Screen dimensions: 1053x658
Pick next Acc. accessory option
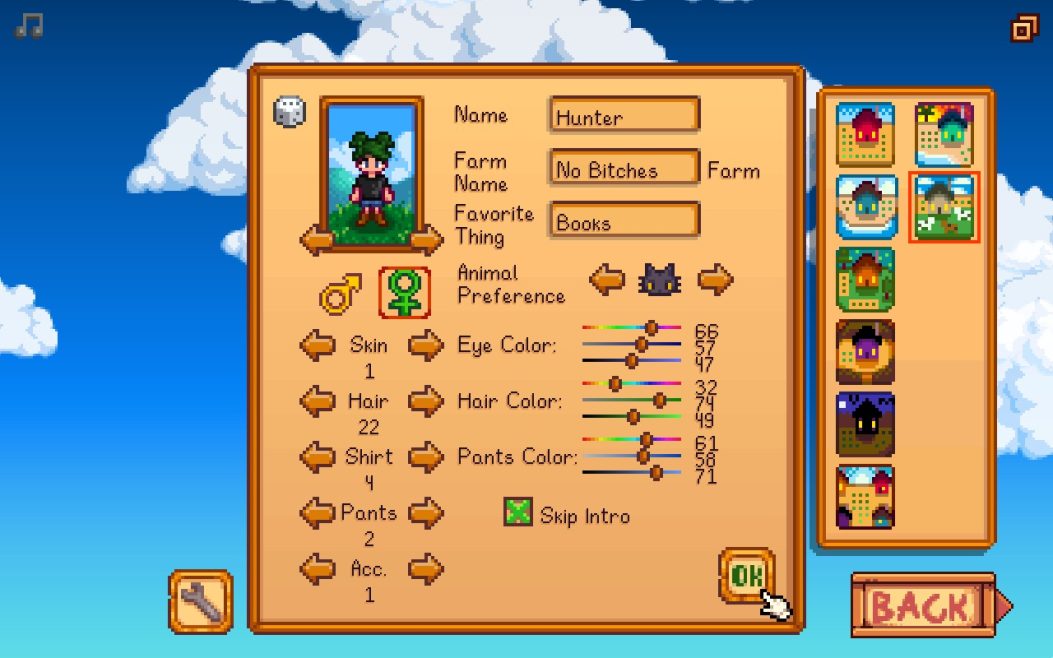click(426, 570)
